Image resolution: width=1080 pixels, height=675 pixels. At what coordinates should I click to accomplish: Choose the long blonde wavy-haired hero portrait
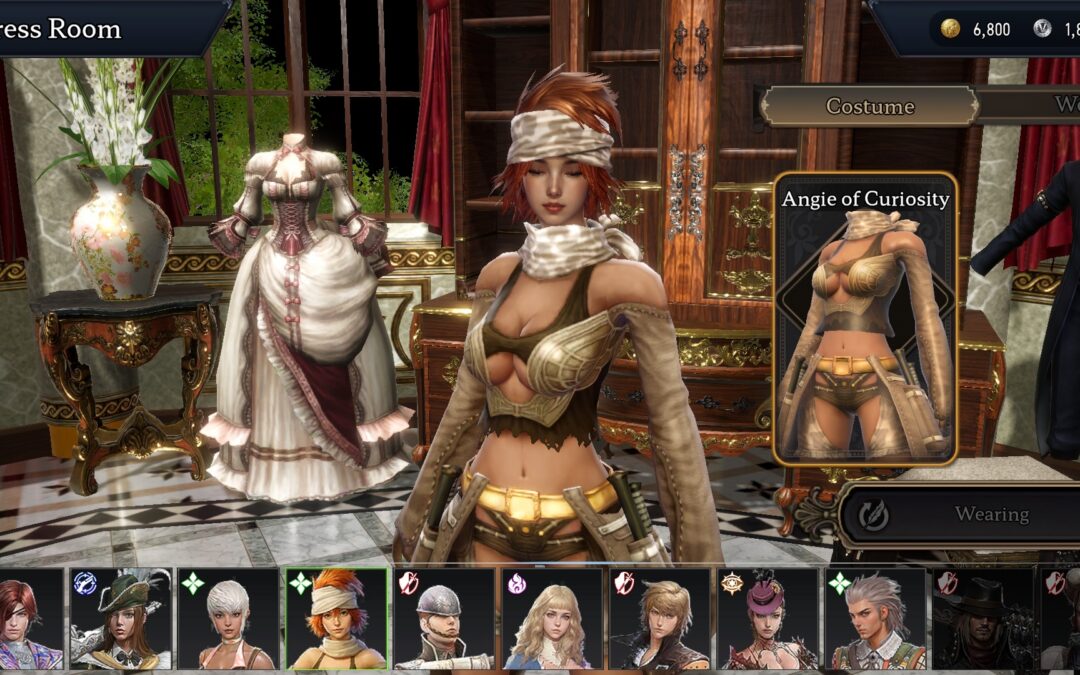click(552, 619)
